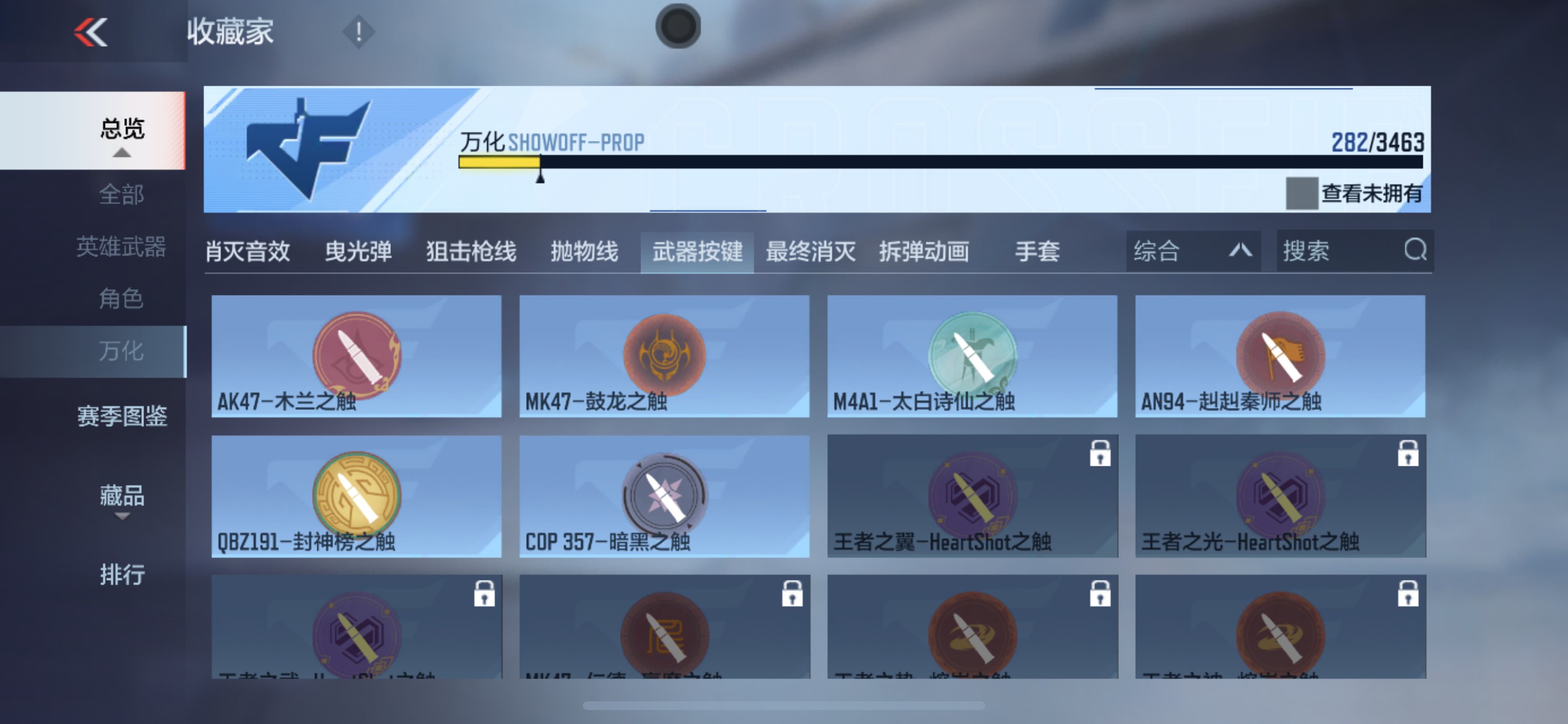Click the exclamation notice beside 收藏家
The image size is (1568, 724).
pyautogui.click(x=358, y=31)
